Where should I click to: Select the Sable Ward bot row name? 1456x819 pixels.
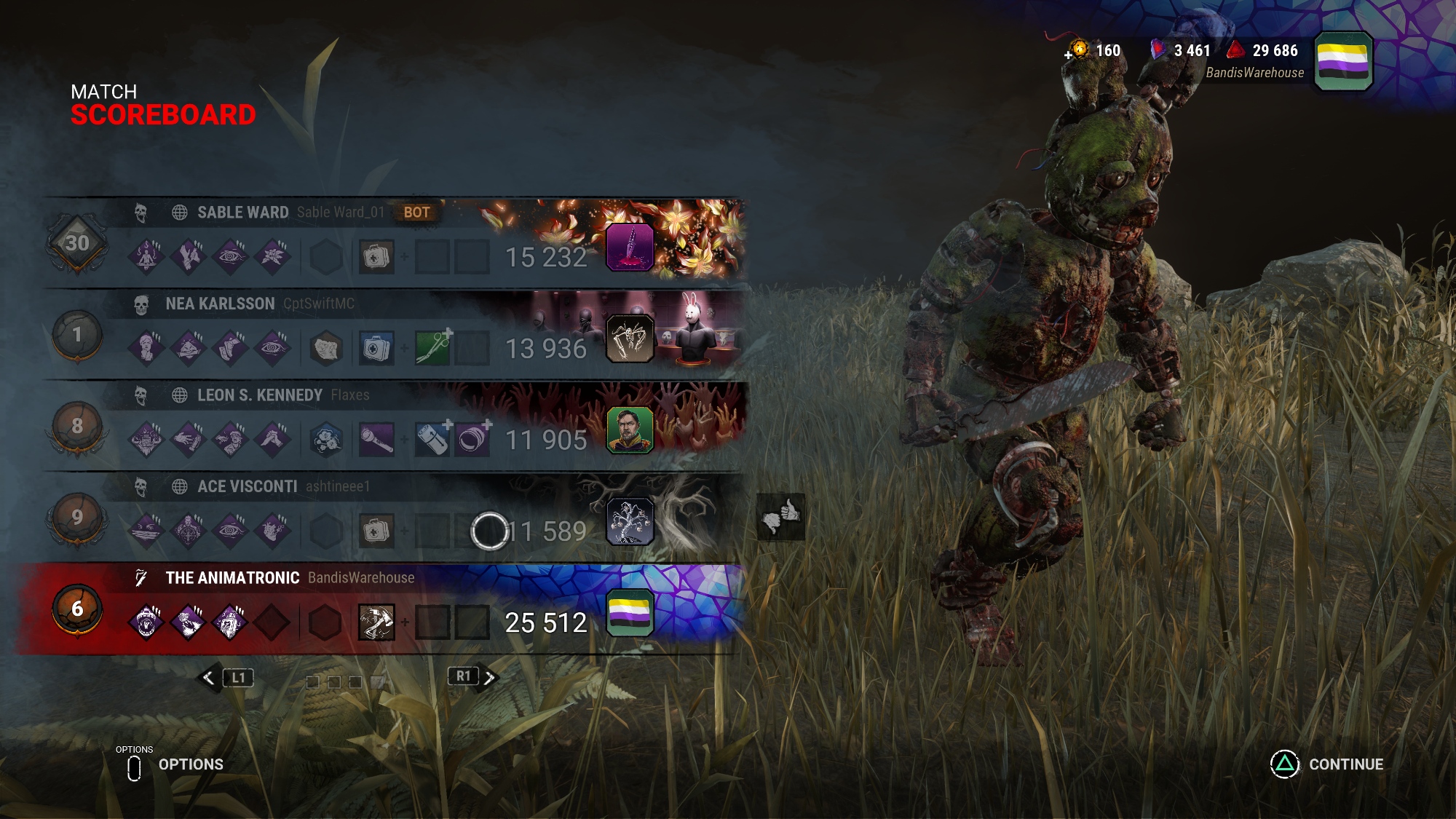click(243, 213)
